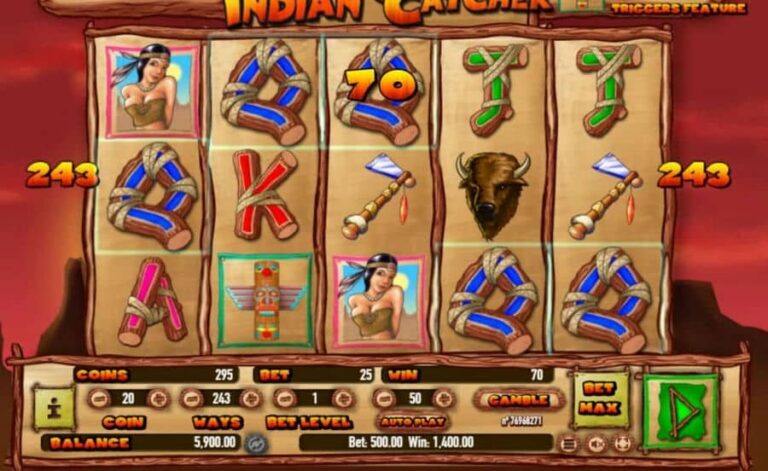Open the paytable info button
Image resolution: width=768 pixels, height=471 pixels.
[x=53, y=407]
